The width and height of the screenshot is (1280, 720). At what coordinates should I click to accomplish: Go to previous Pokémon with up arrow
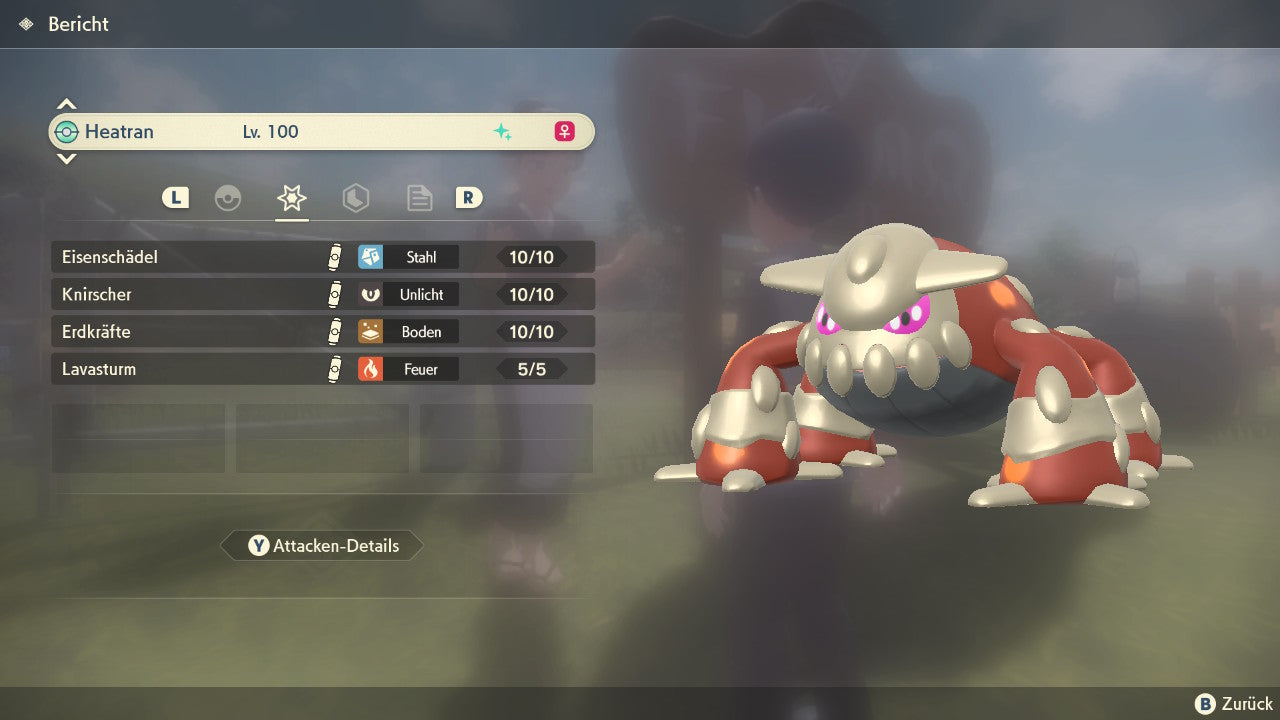click(66, 104)
